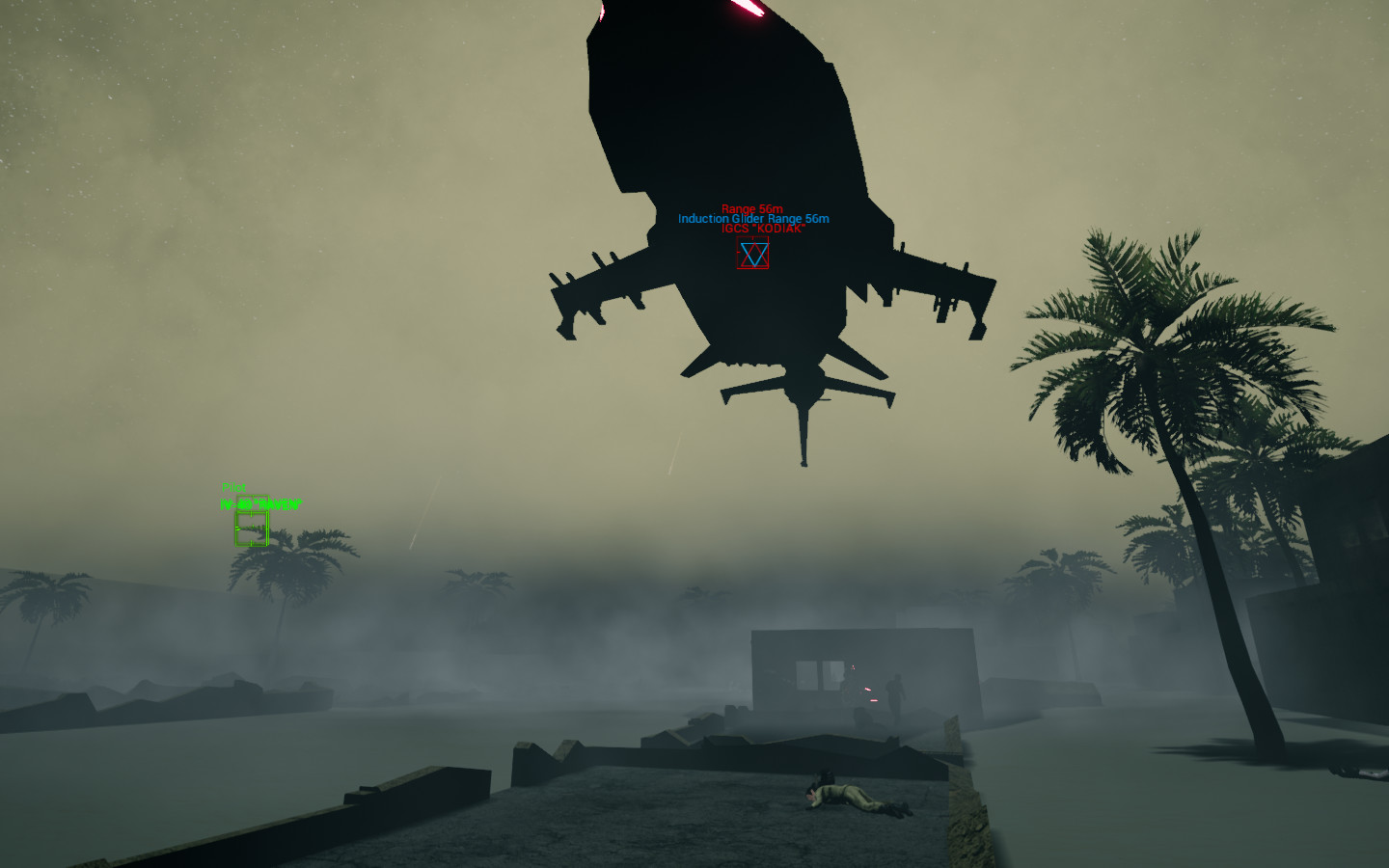Image resolution: width=1389 pixels, height=868 pixels.
Task: Click the downed soldier lying on the ground
Action: (x=849, y=796)
